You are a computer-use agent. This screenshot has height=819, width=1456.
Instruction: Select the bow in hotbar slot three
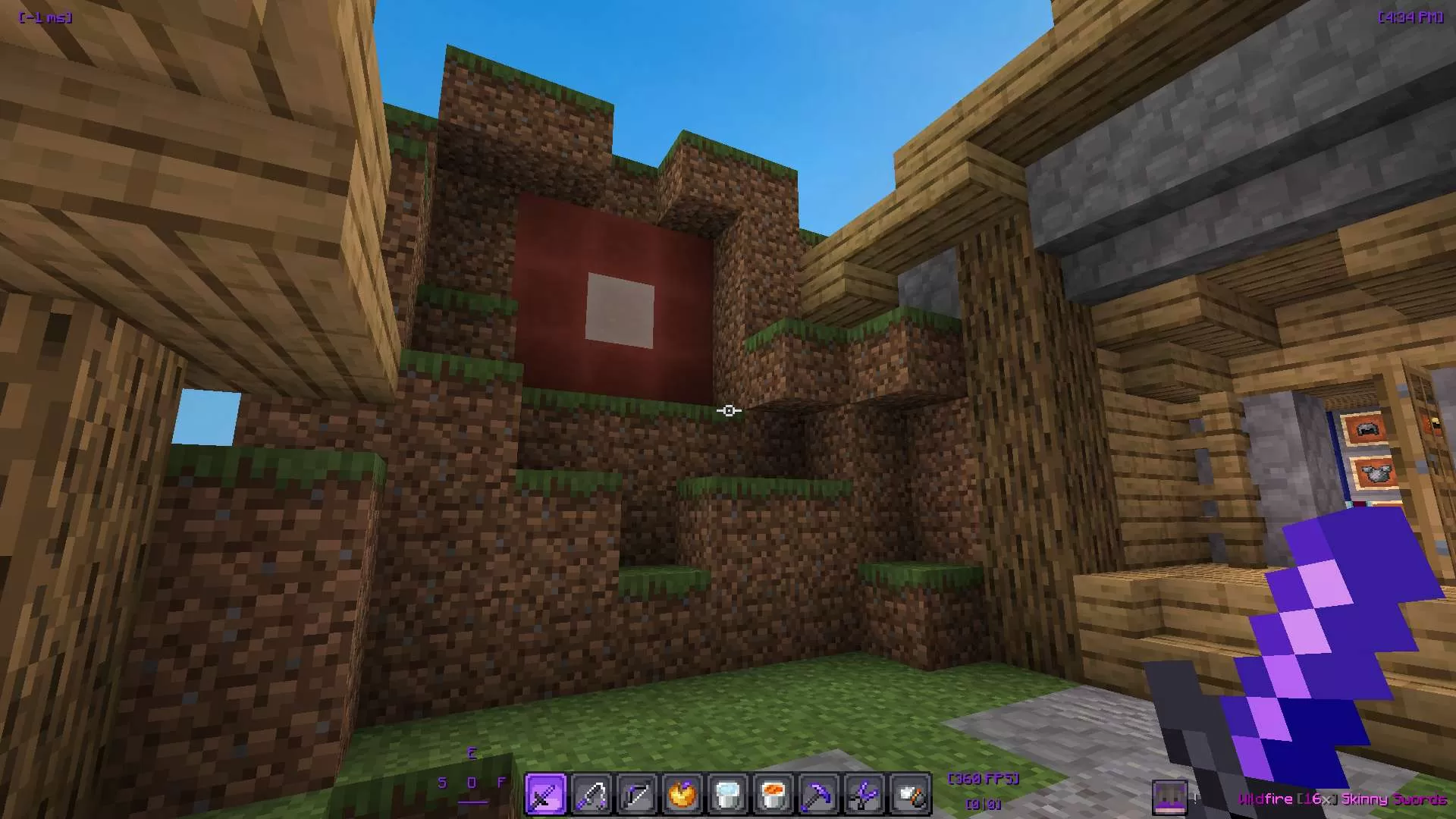pyautogui.click(x=637, y=793)
